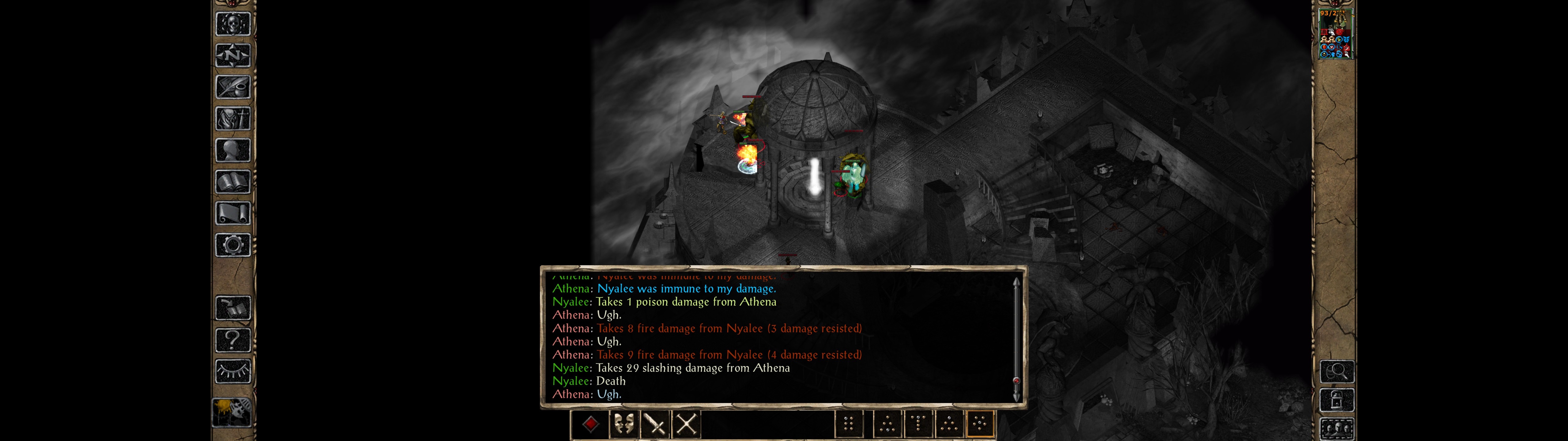Click the crossed sticks stop action button
This screenshot has width=1568, height=441.
[687, 424]
